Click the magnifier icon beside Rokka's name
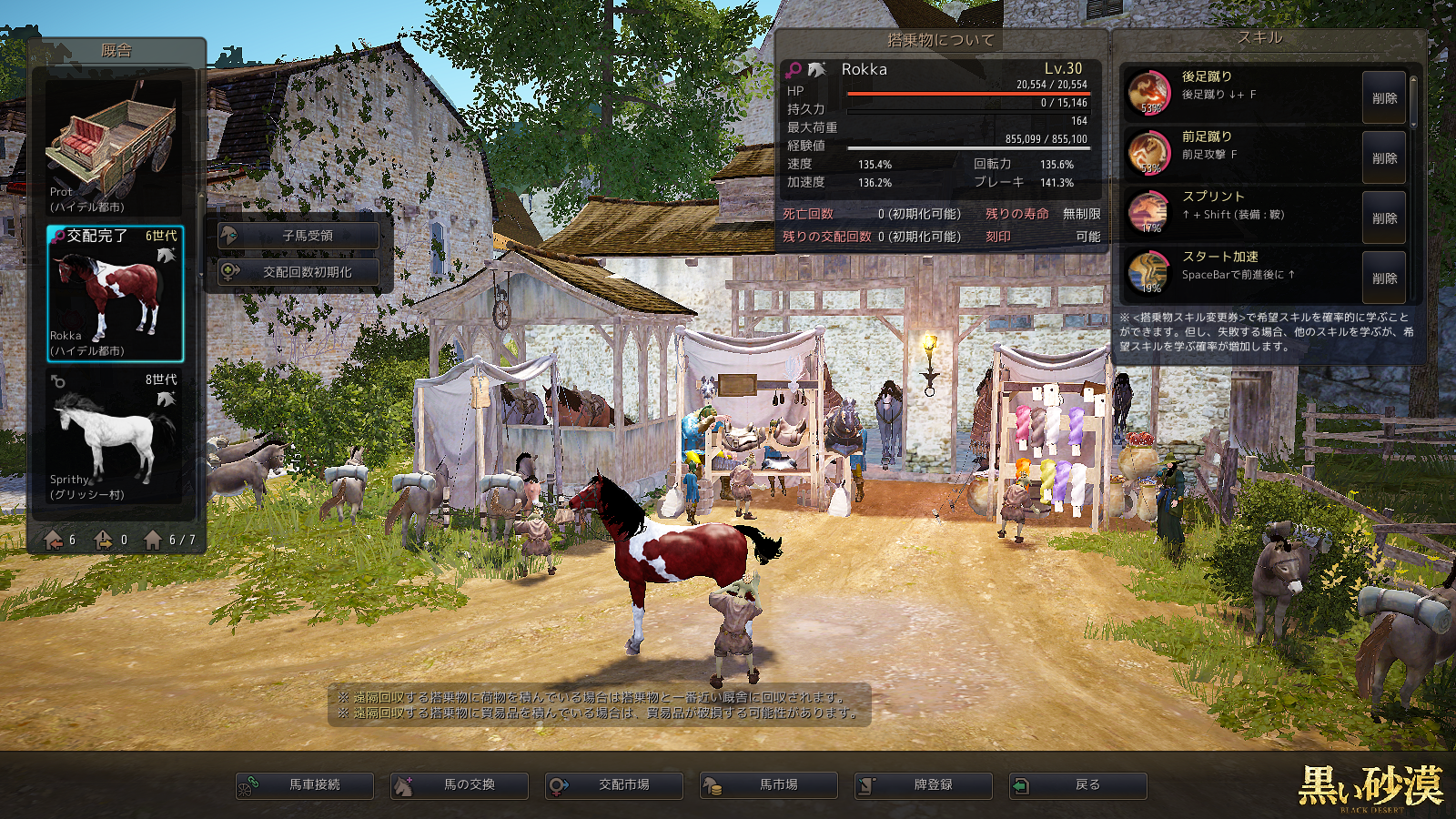This screenshot has width=1456, height=819. pos(794,69)
